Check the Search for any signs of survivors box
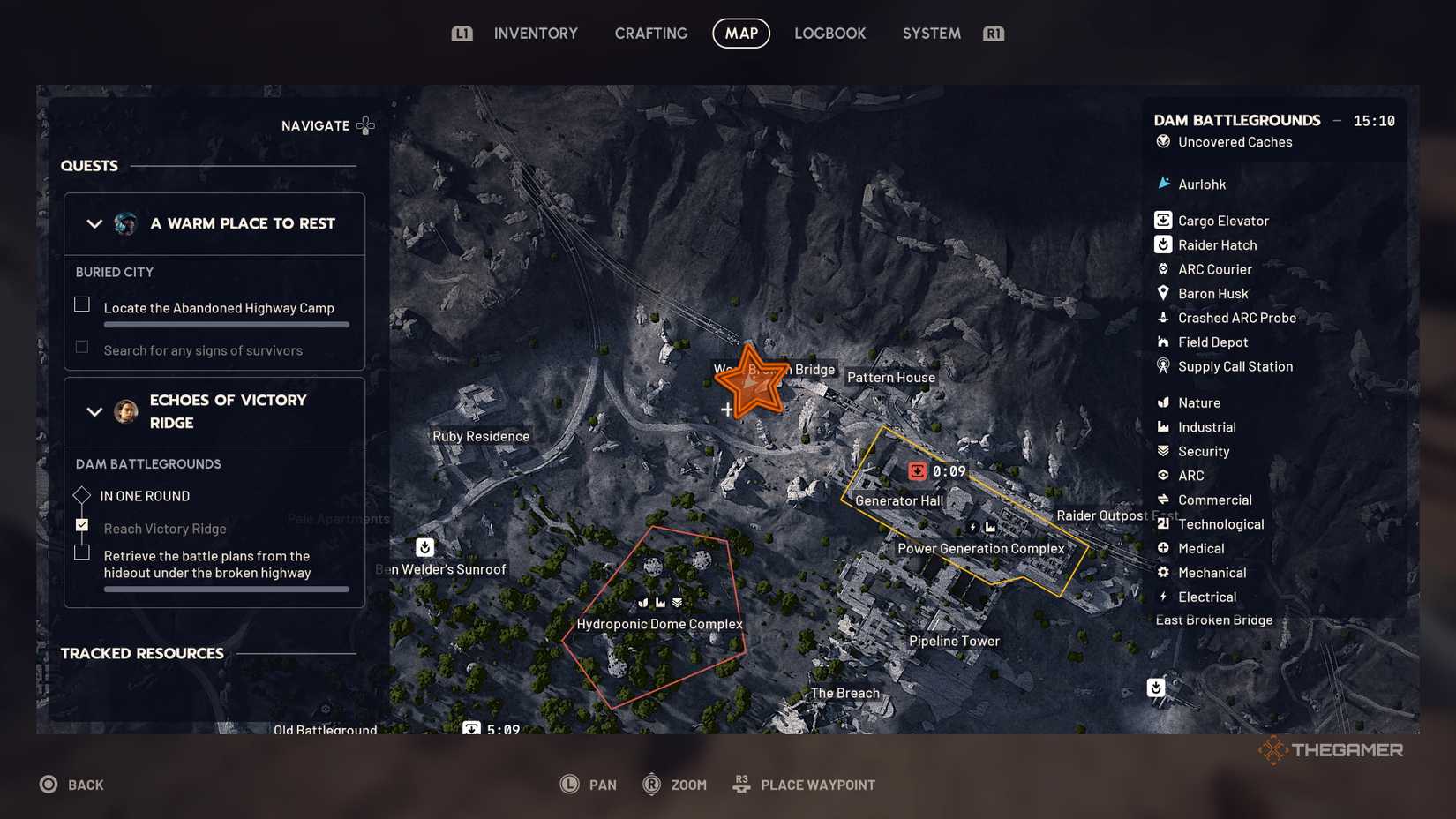Image resolution: width=1456 pixels, height=819 pixels. pos(81,346)
